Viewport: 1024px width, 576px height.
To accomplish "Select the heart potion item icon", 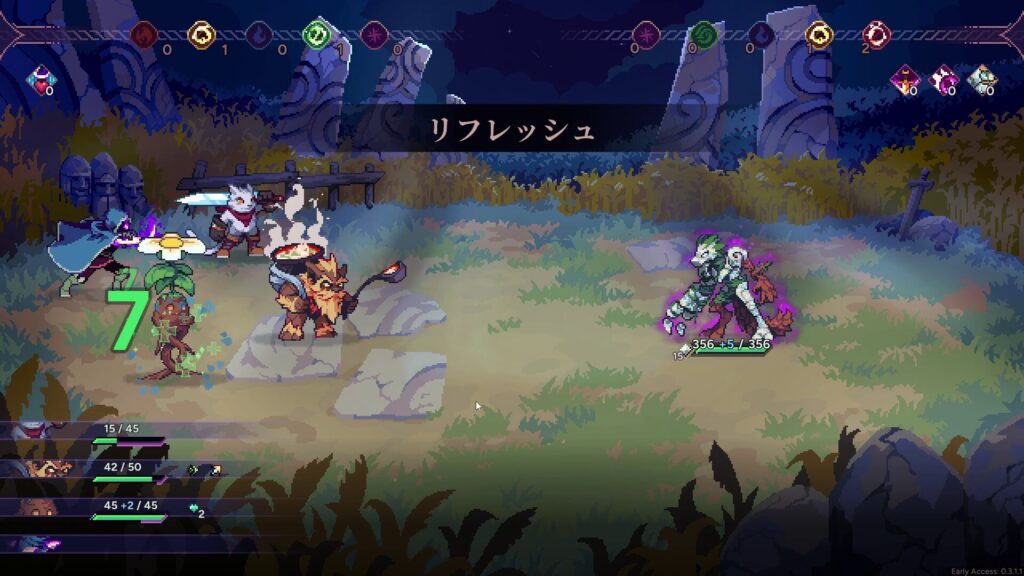I will (41, 77).
